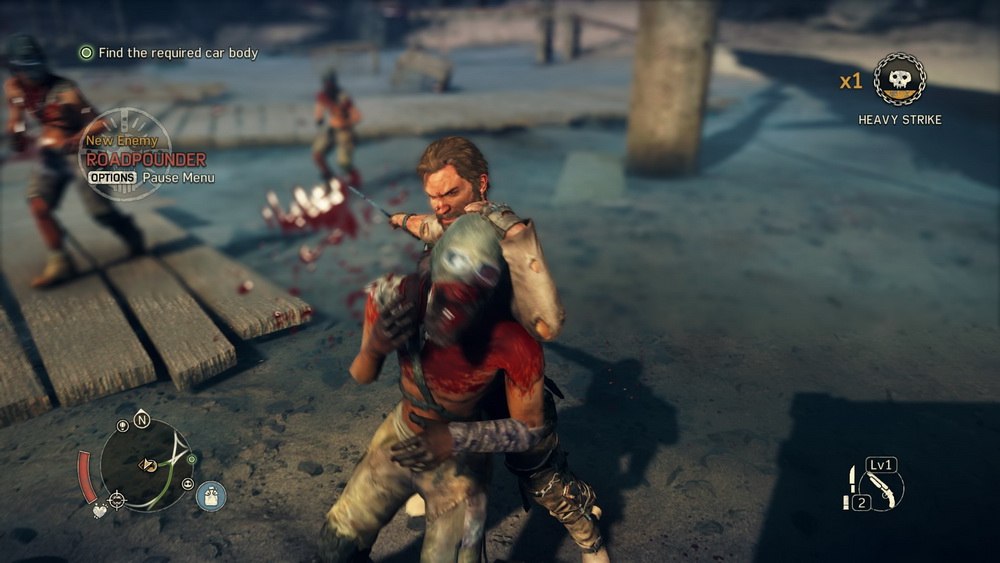Select the shotgun weapon icon

881,488
